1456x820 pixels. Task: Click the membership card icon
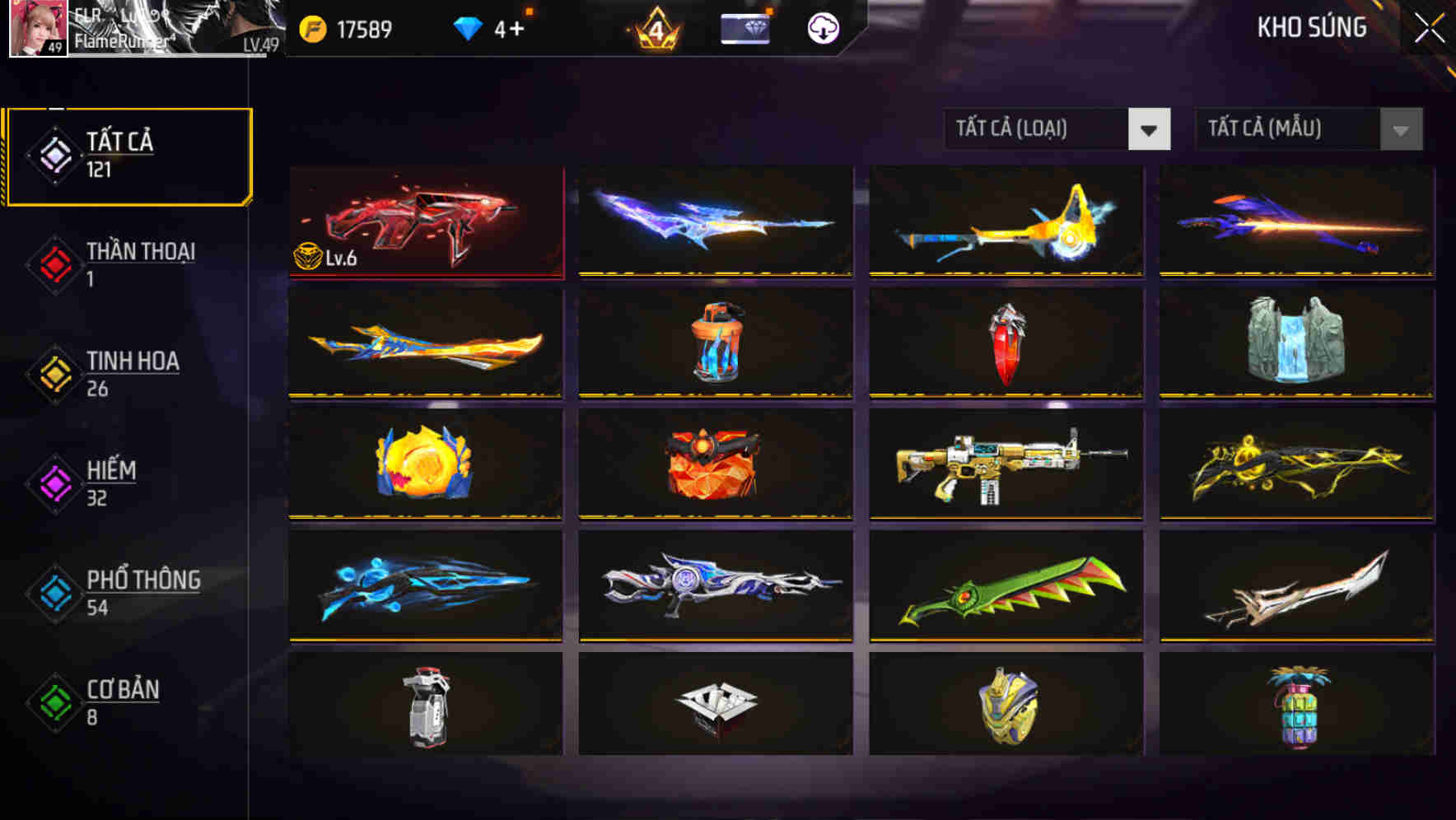point(744,29)
